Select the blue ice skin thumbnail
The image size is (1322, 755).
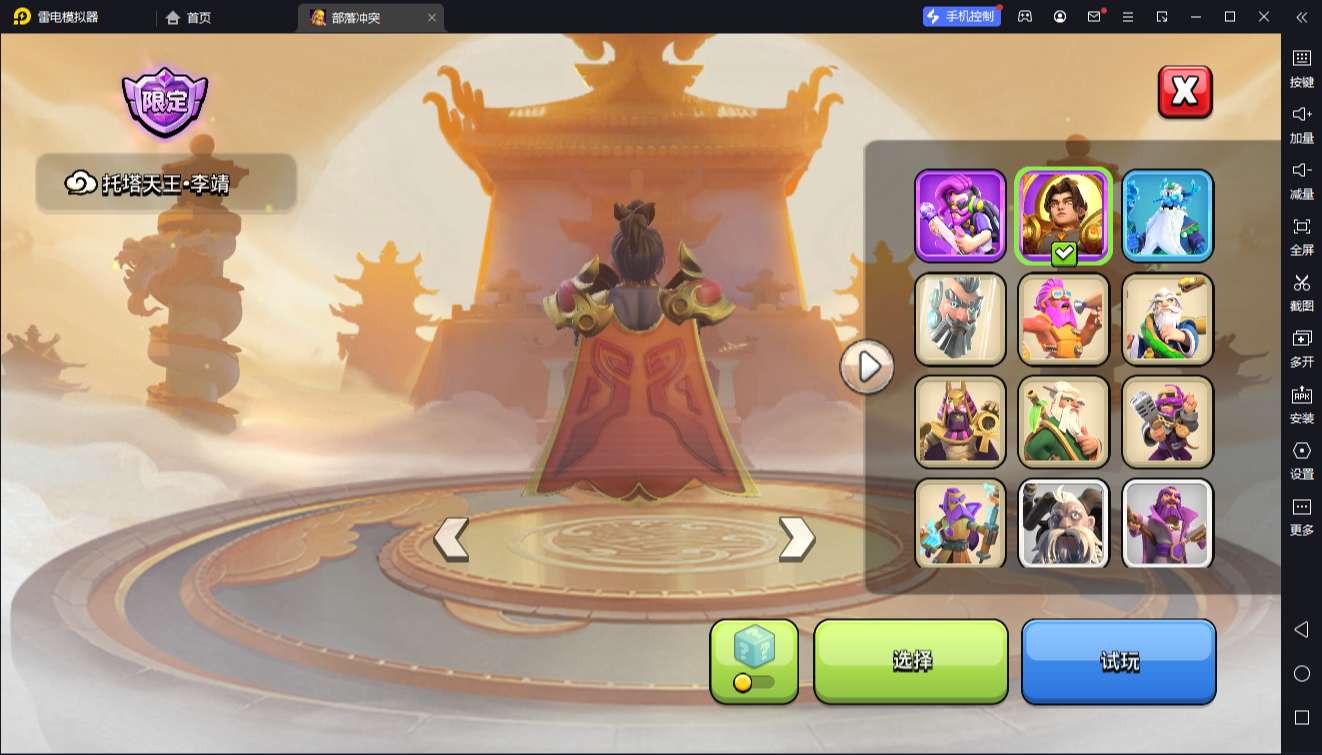click(x=1167, y=216)
